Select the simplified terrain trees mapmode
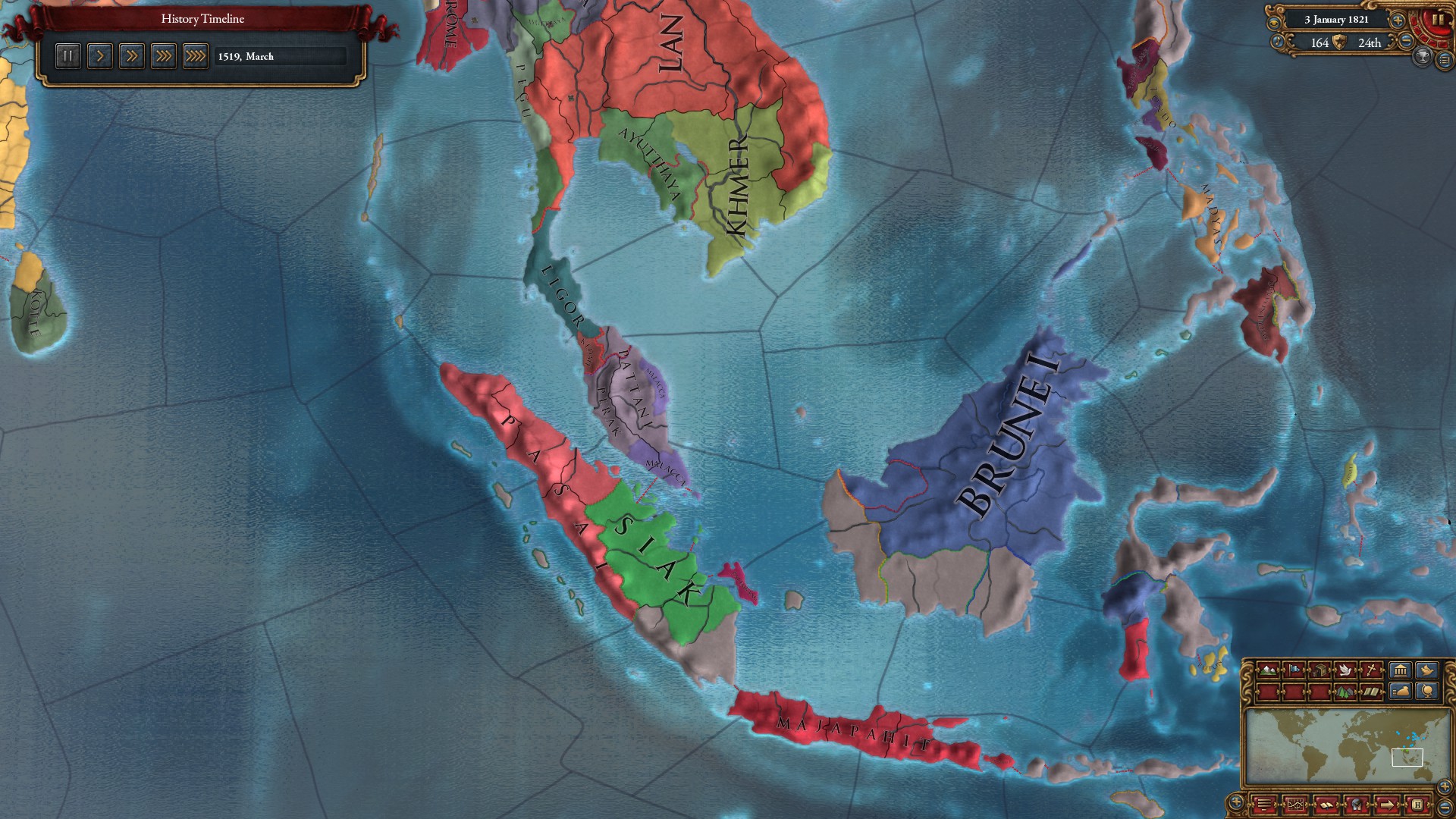Image resolution: width=1456 pixels, height=819 pixels. [x=1346, y=691]
